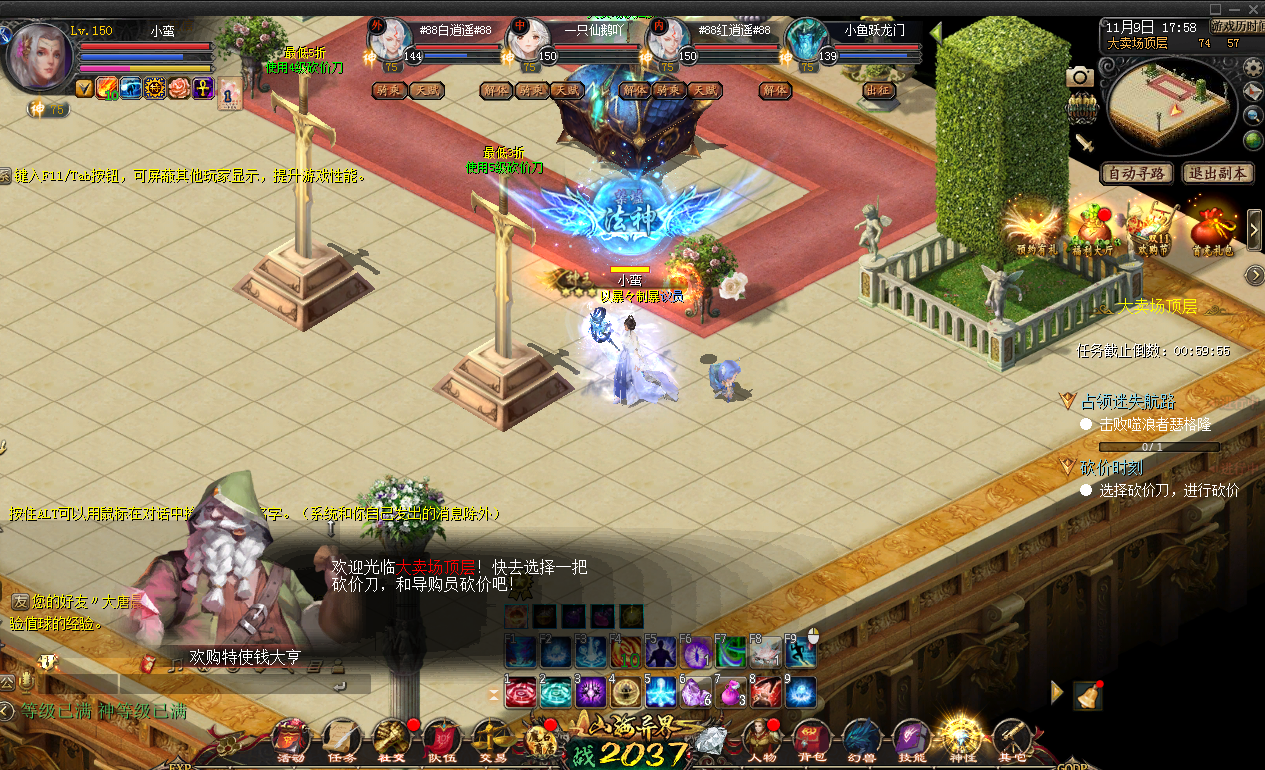Screen dimensions: 1265x770
Task: Open the 其它 telescope menu
Action: [x=1012, y=740]
